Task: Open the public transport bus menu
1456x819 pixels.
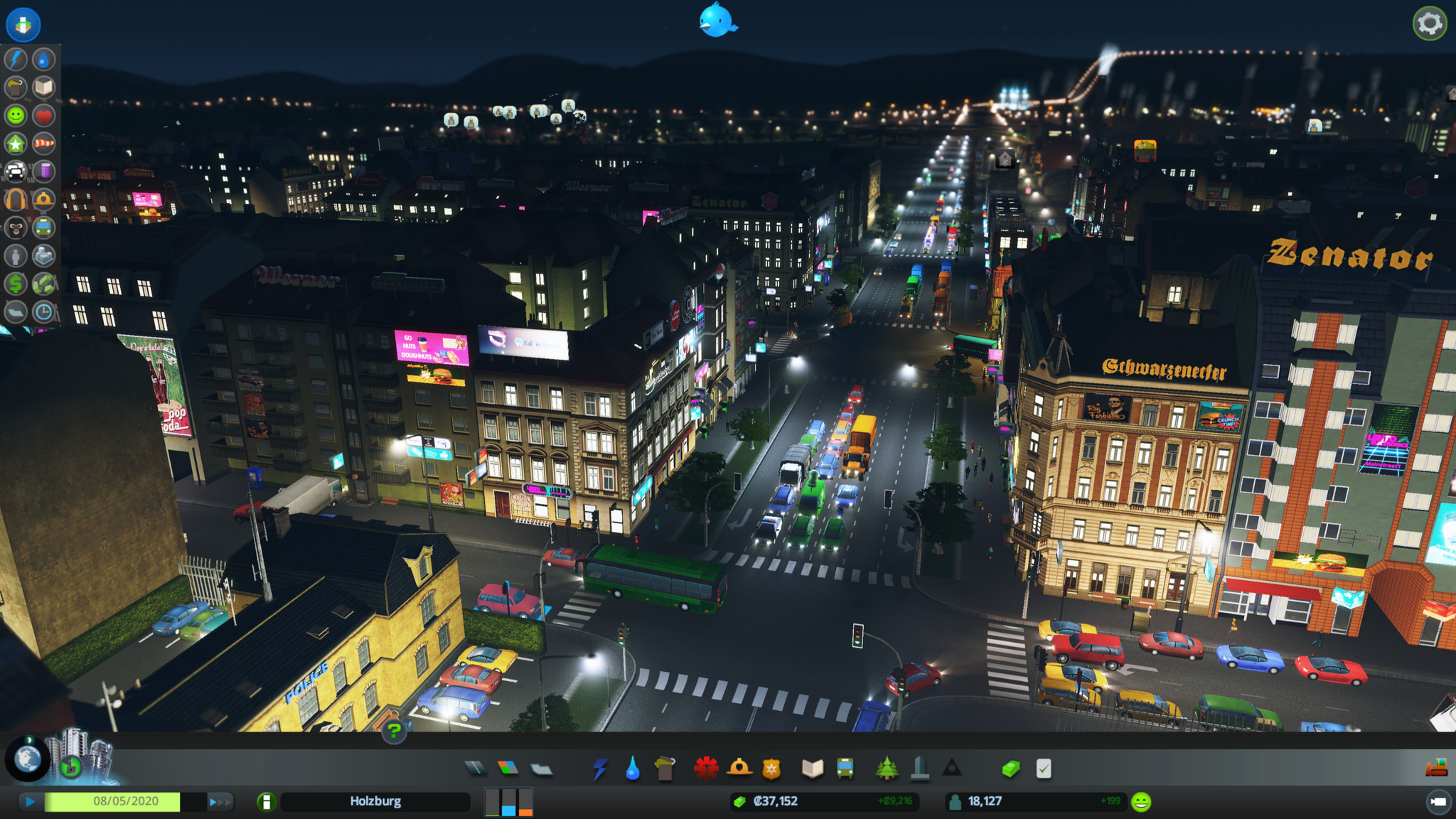Action: pos(845,769)
